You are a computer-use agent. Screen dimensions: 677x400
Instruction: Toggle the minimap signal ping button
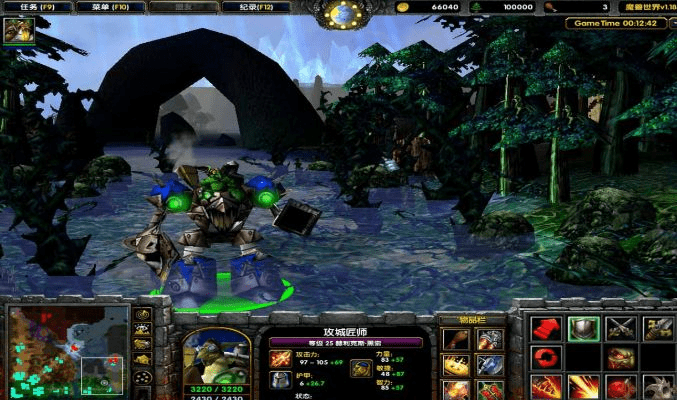143,314
